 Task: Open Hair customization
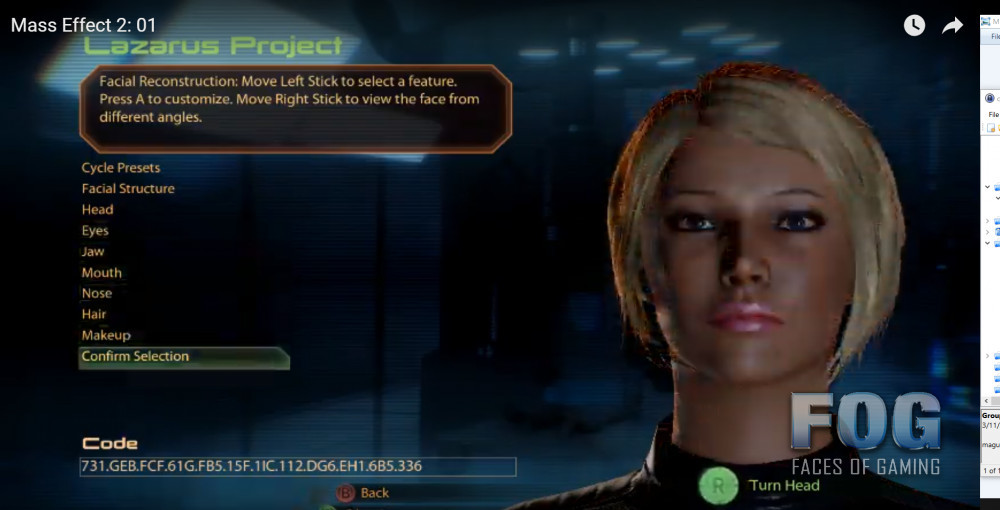94,315
